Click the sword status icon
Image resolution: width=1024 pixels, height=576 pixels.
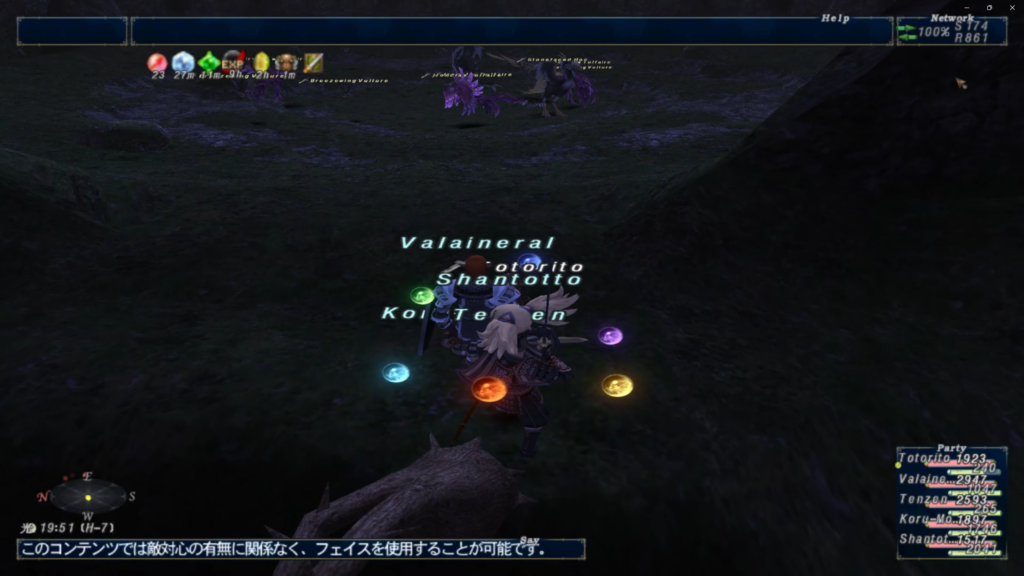[x=313, y=63]
